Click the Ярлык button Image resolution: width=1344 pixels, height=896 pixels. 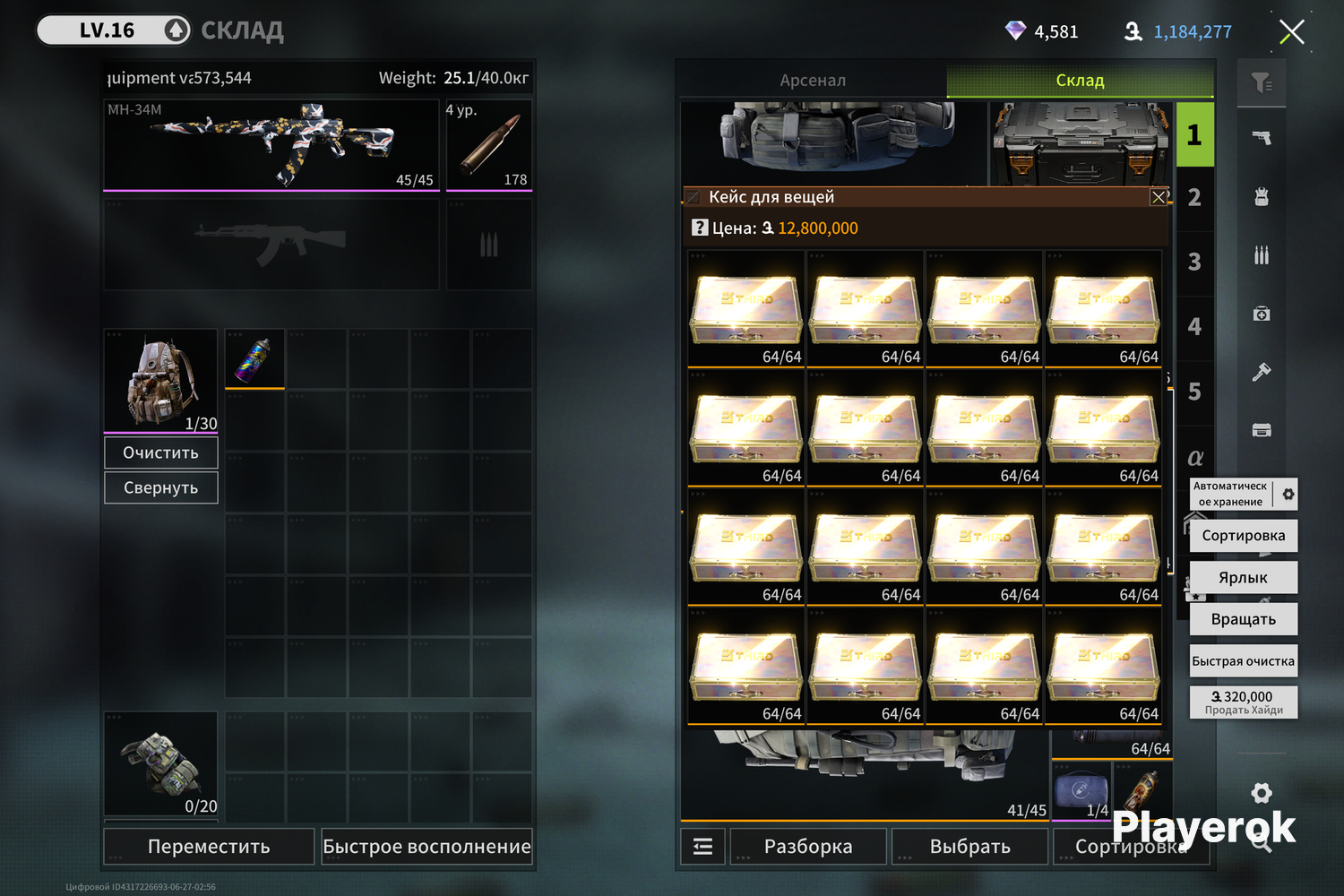pos(1243,578)
